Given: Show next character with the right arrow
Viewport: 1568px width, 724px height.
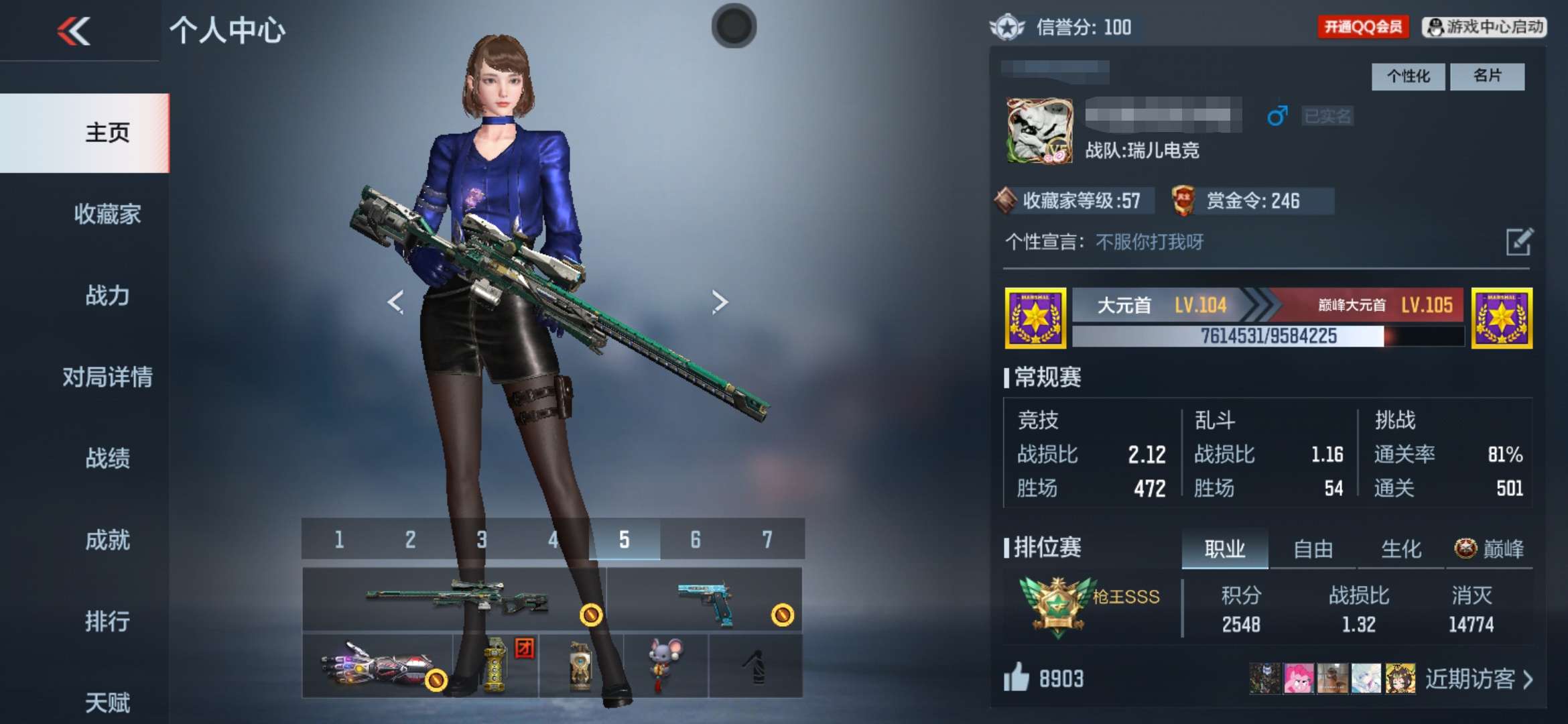Looking at the screenshot, I should tap(720, 302).
